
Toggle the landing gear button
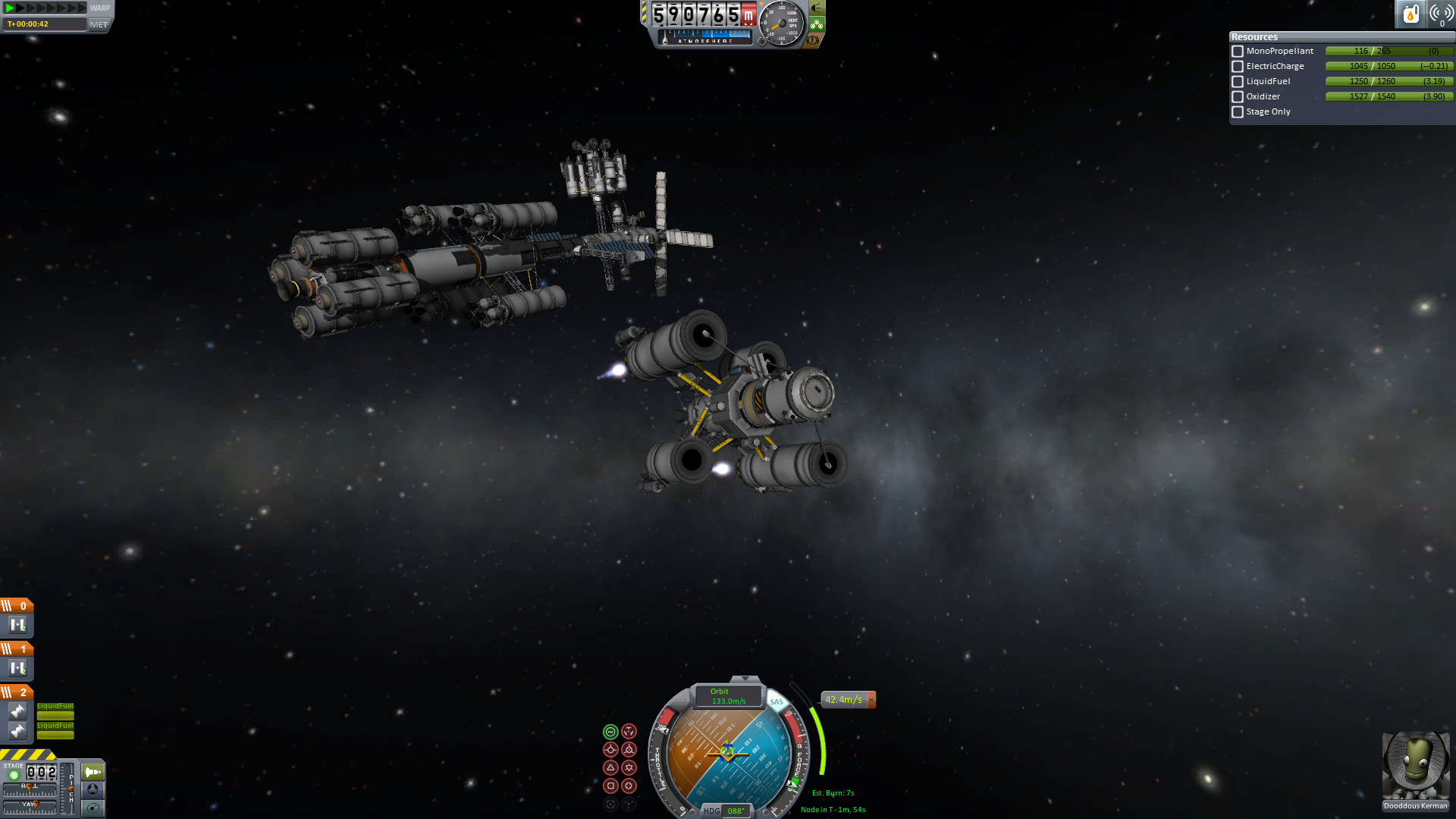[817, 24]
